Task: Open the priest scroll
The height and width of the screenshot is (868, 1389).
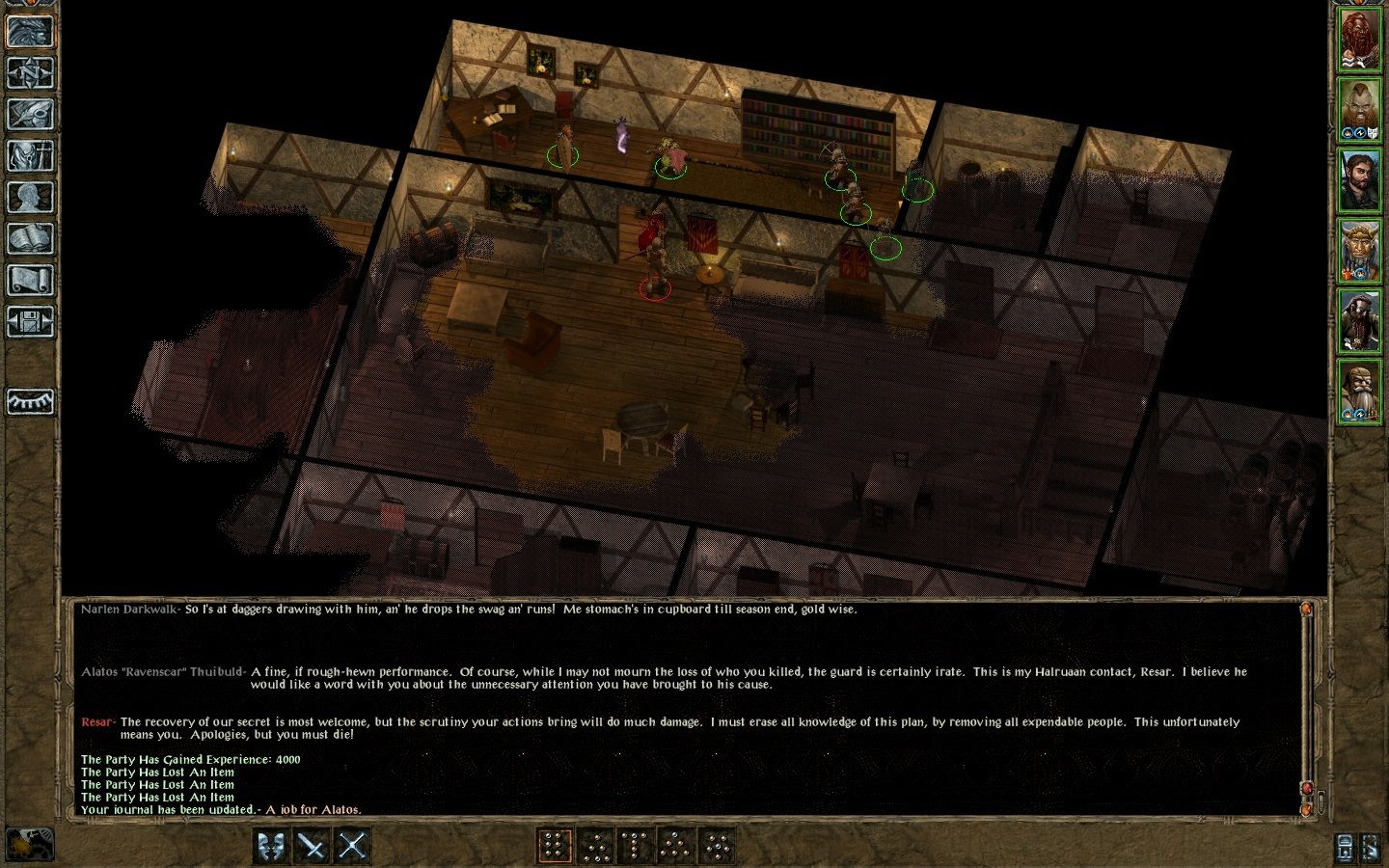Action: click(x=30, y=280)
